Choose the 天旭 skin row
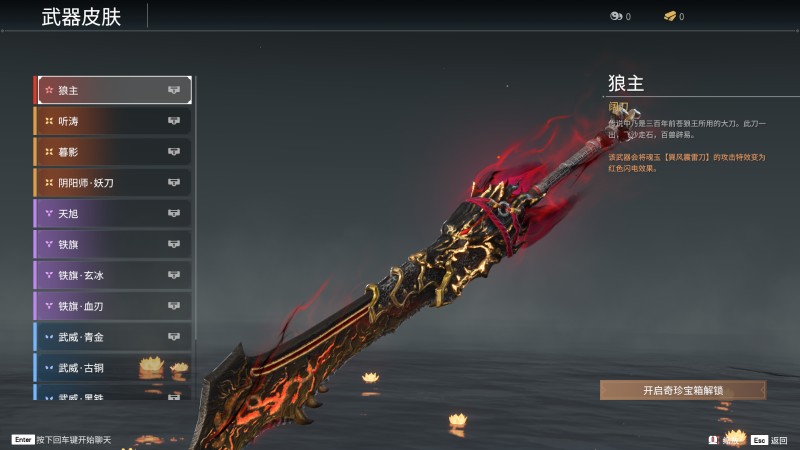Image resolution: width=800 pixels, height=450 pixels. (x=114, y=214)
